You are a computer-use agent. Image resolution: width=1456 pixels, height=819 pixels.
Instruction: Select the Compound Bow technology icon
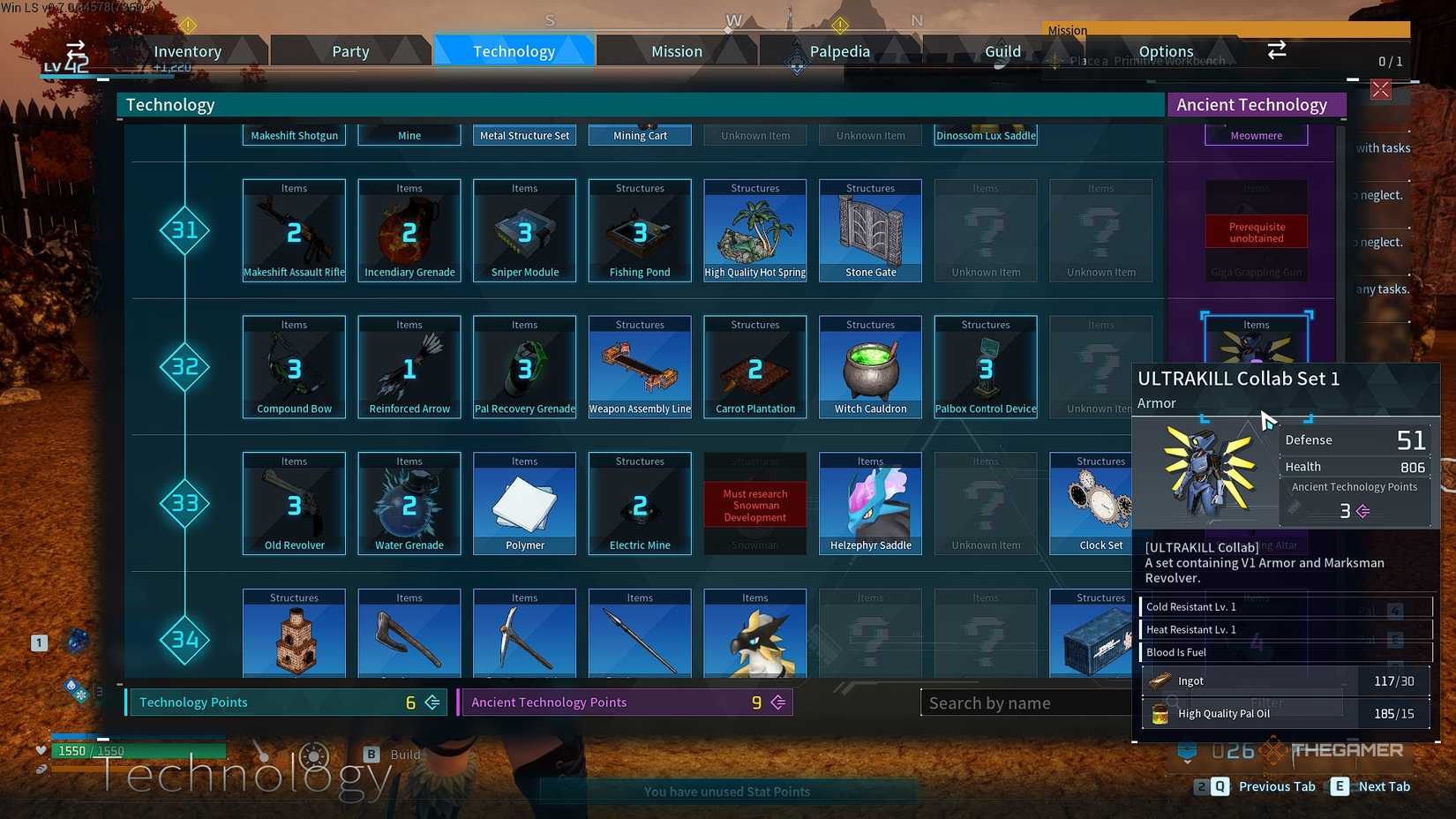point(293,366)
